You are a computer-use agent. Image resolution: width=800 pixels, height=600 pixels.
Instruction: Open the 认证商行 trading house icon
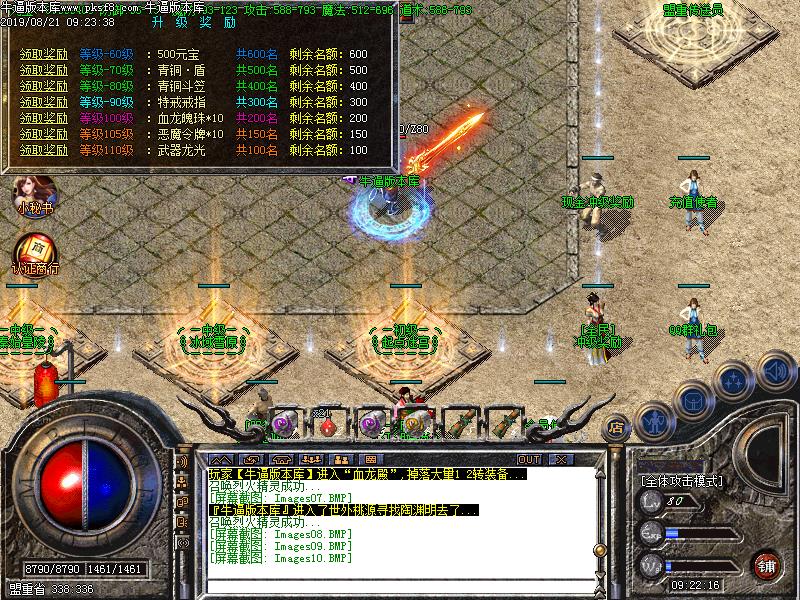34,253
